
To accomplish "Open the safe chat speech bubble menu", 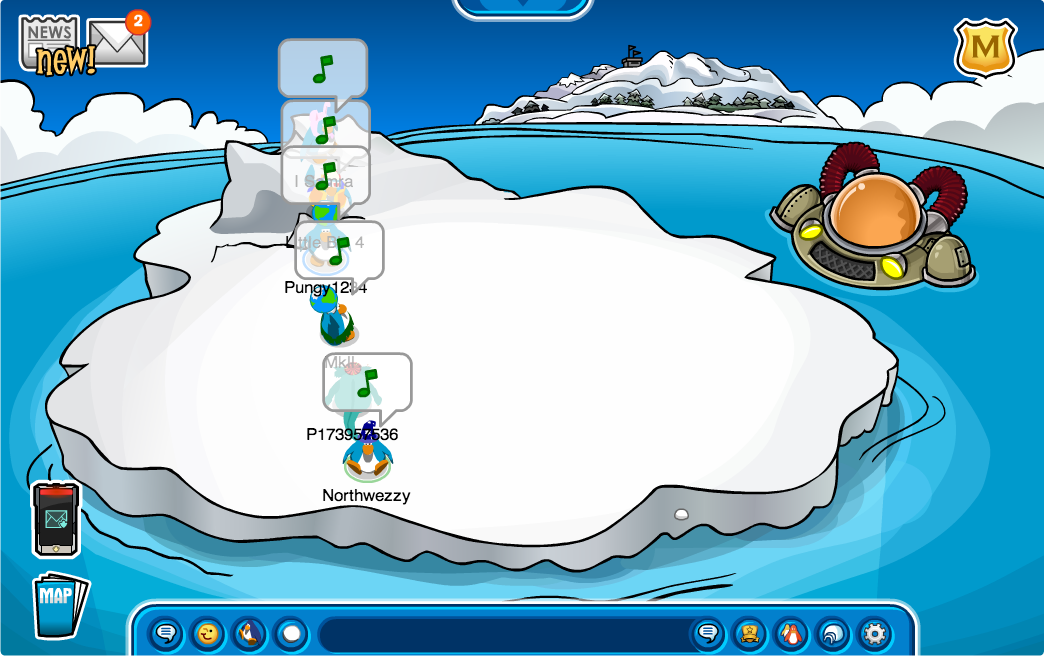I will pyautogui.click(x=166, y=633).
